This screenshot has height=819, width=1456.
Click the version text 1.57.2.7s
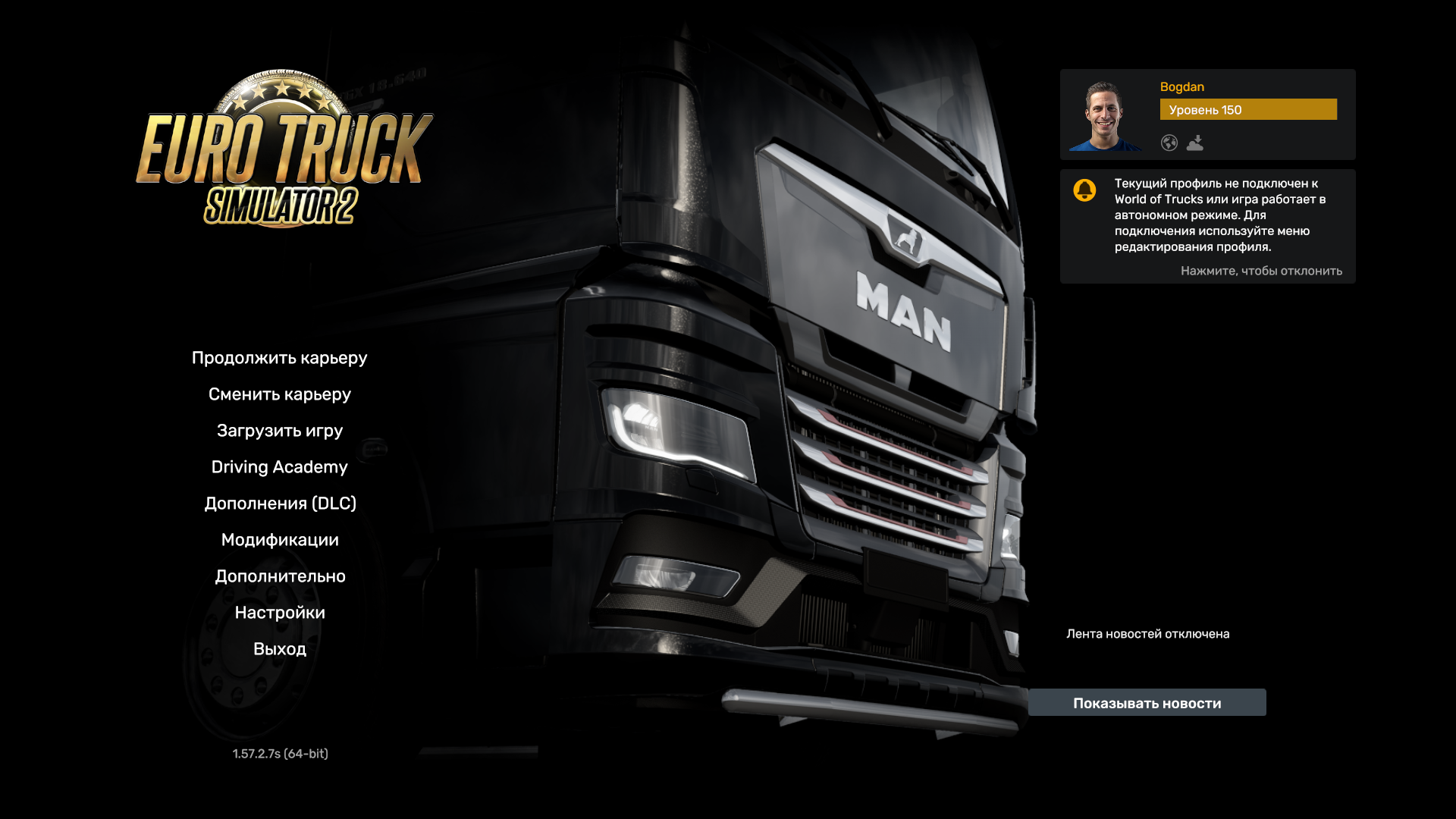[x=281, y=754]
